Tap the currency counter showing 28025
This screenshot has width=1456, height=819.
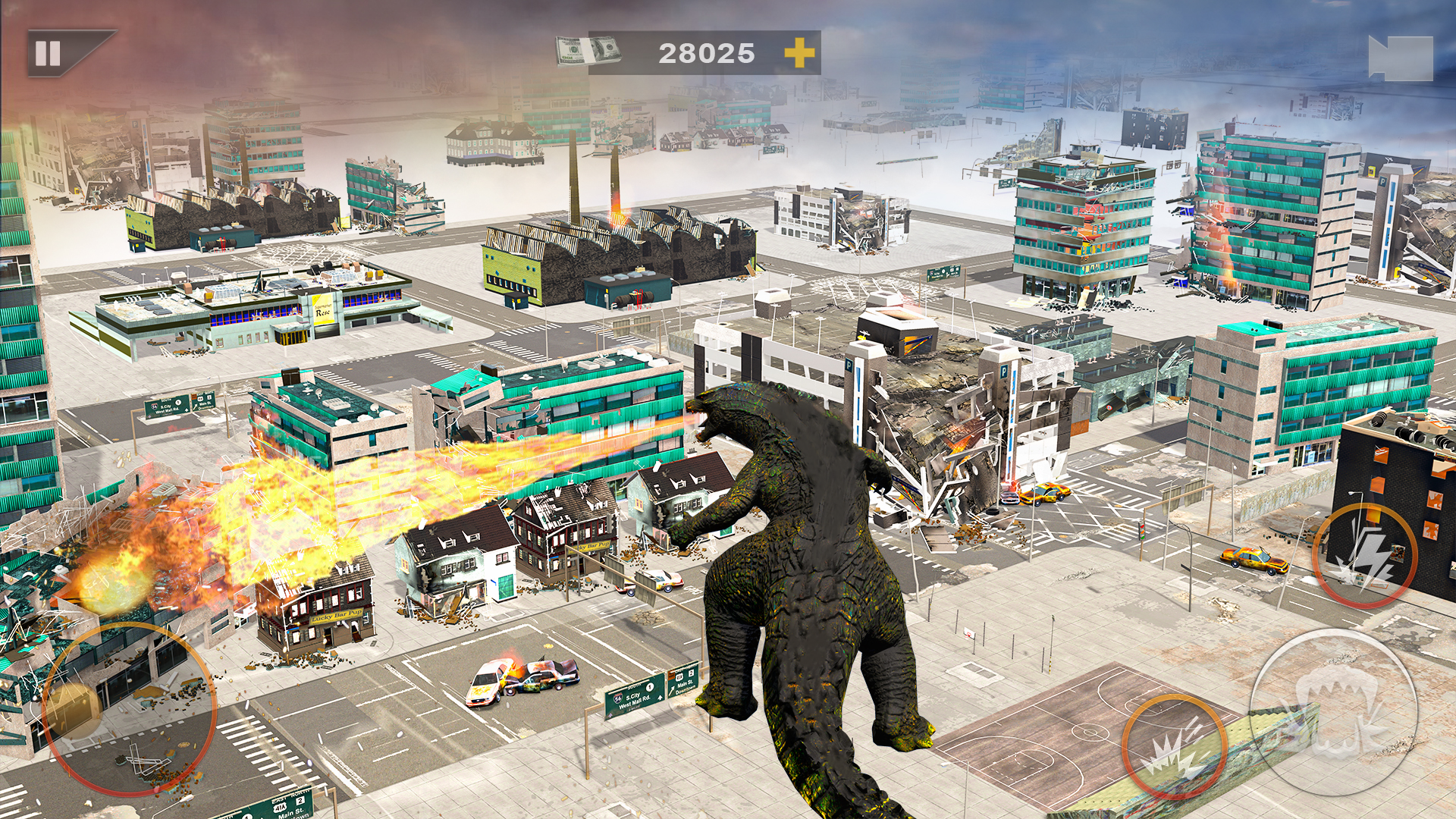(x=705, y=52)
